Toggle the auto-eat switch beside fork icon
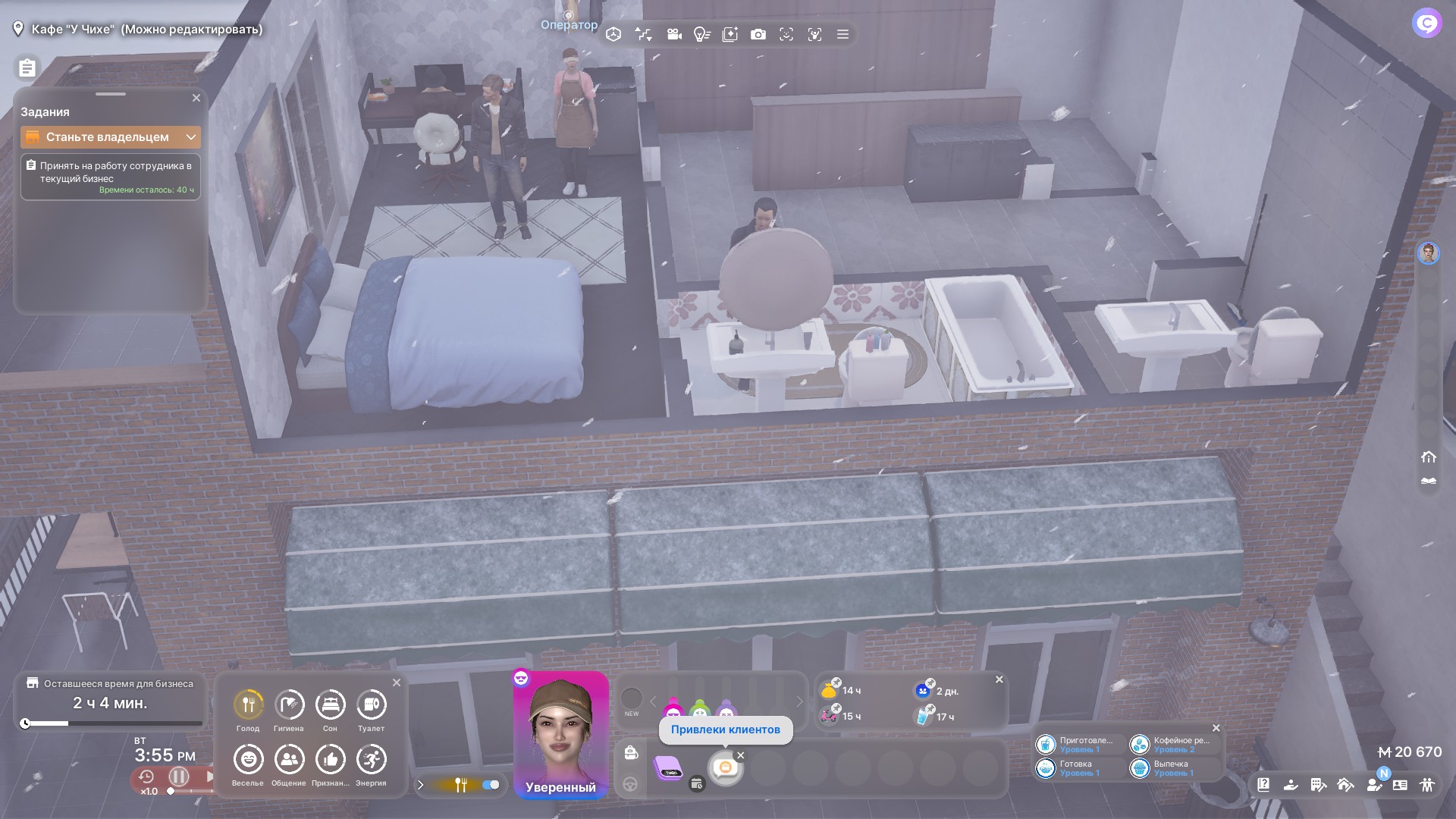Viewport: 1456px width, 819px height. coord(491,785)
